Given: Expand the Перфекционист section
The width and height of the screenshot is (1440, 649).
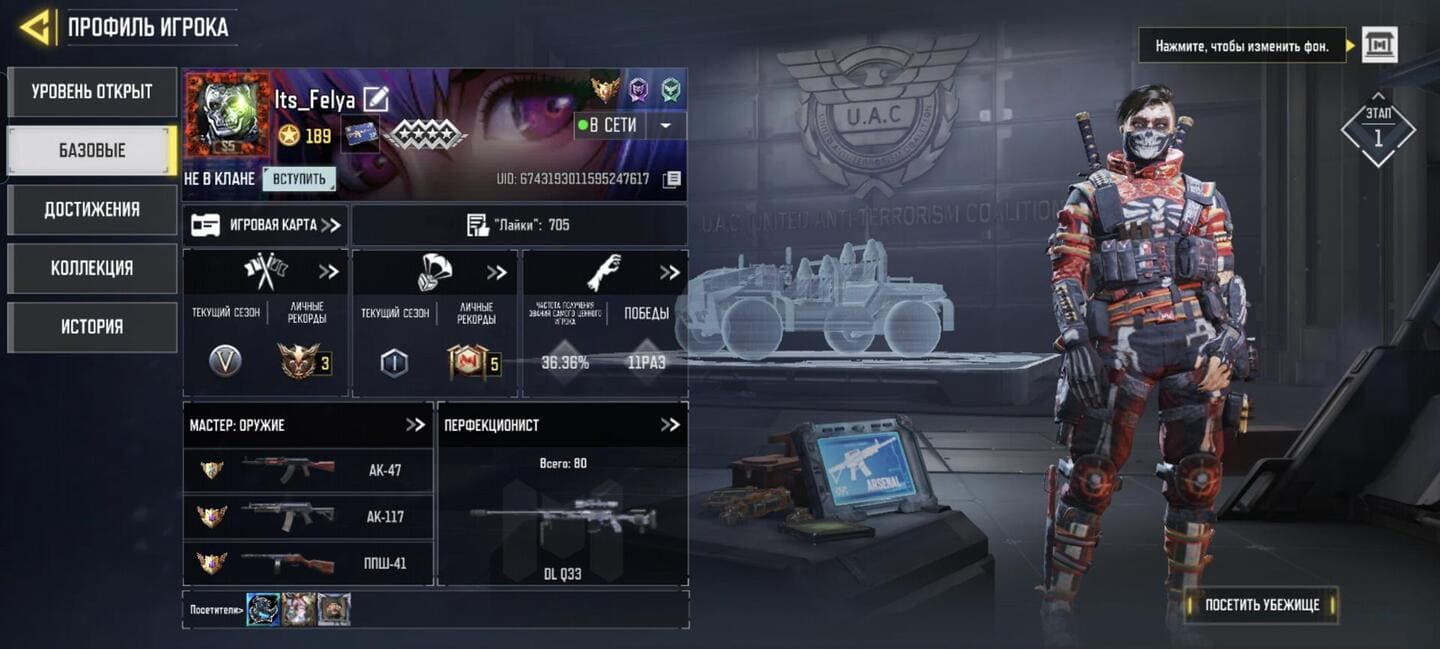Looking at the screenshot, I should 670,425.
